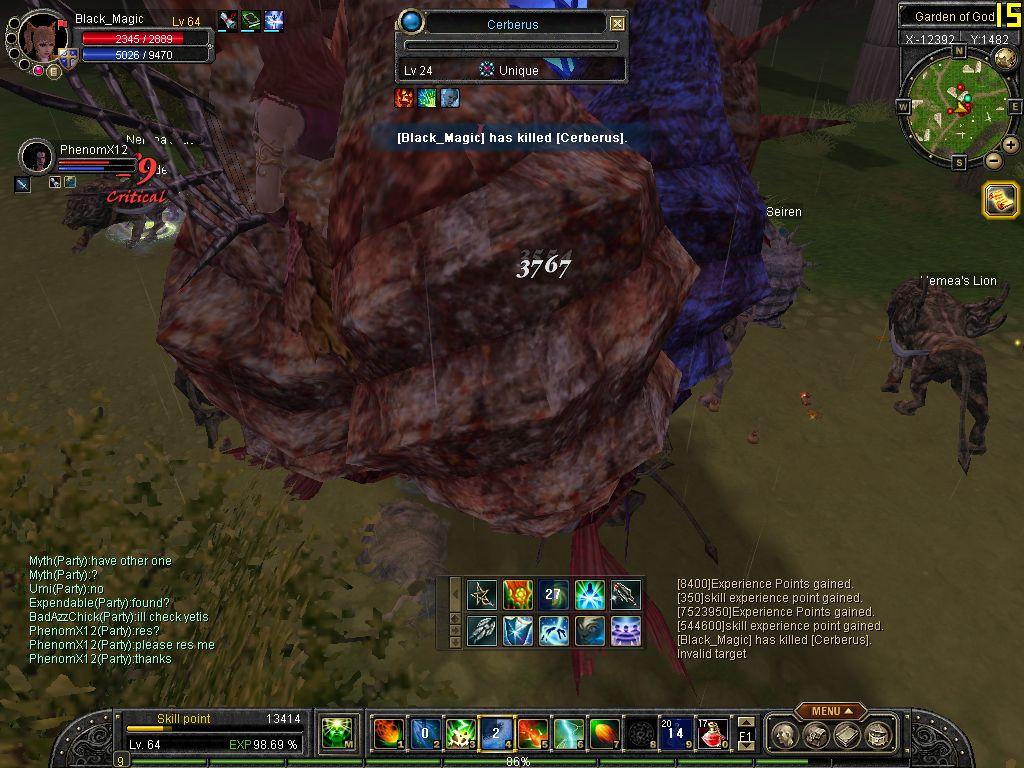1024x768 pixels.
Task: Open the world map globe button
Action: (x=1005, y=59)
